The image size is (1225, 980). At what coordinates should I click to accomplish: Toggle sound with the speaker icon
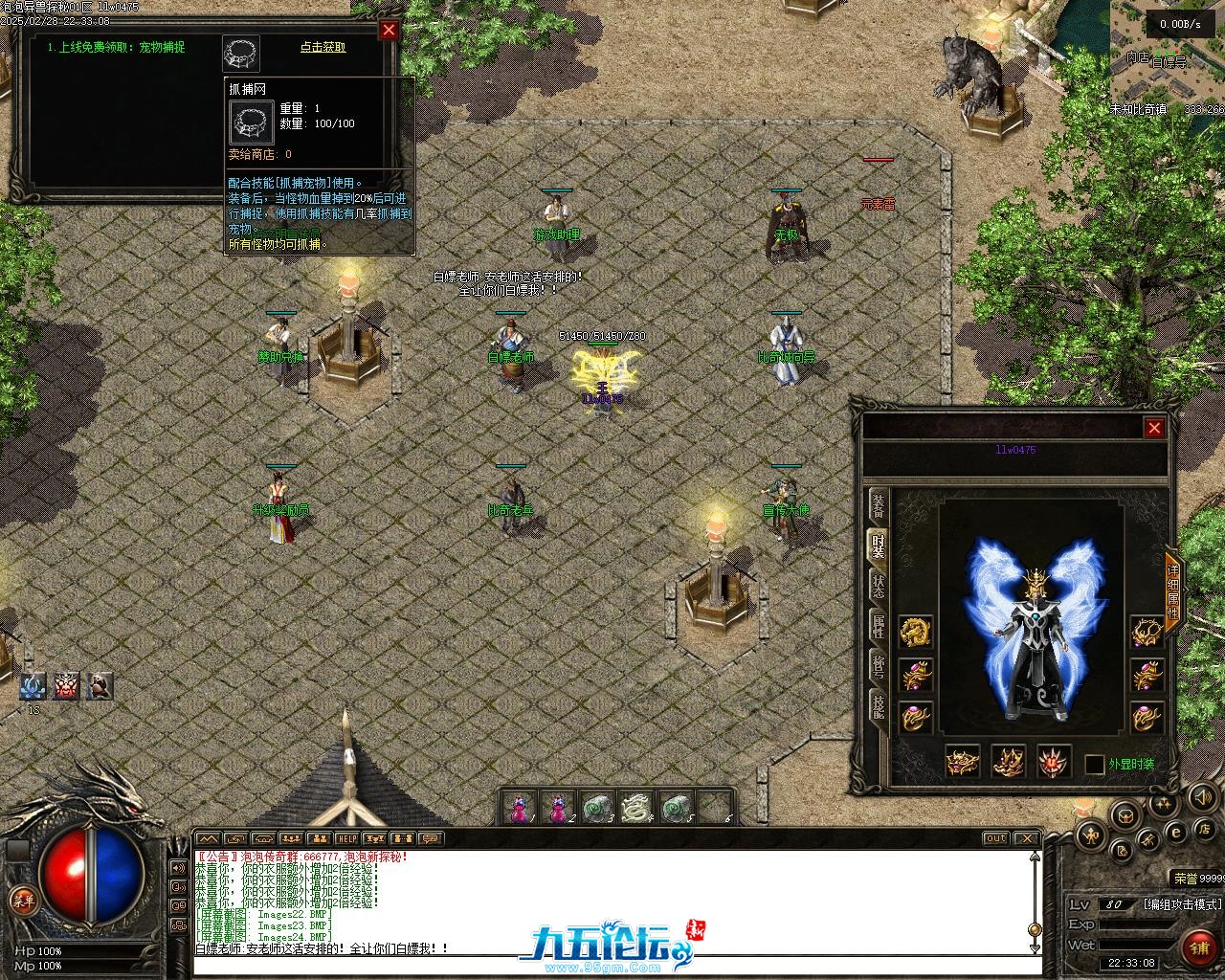(1201, 796)
